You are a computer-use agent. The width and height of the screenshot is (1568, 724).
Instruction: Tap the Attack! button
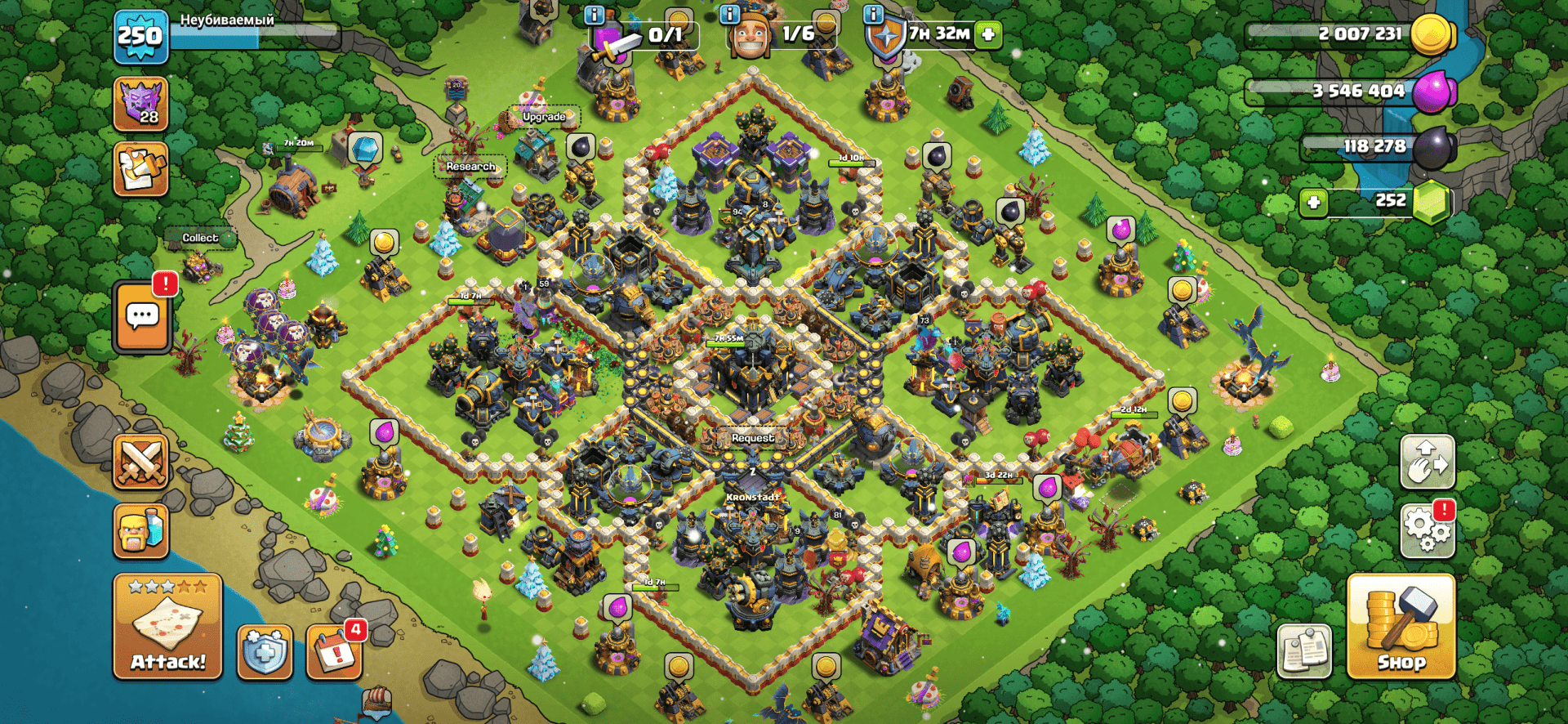point(167,627)
